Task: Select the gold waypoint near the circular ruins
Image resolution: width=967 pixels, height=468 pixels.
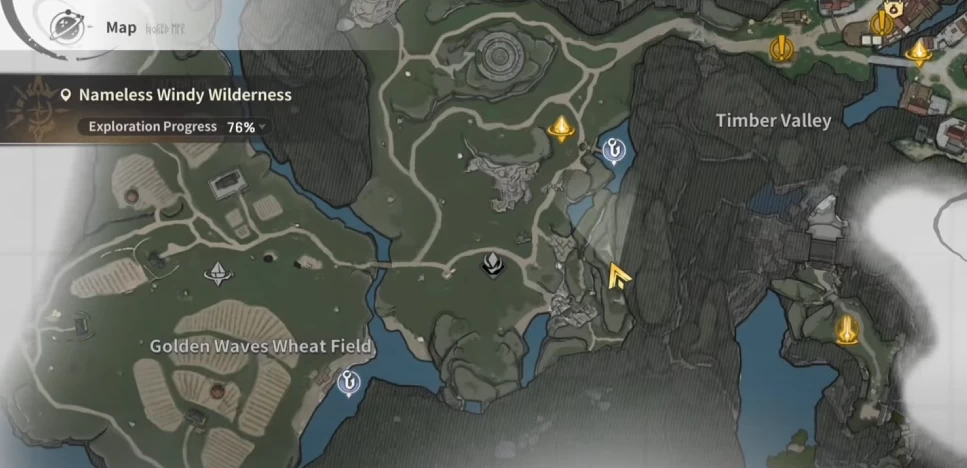Action: click(562, 128)
